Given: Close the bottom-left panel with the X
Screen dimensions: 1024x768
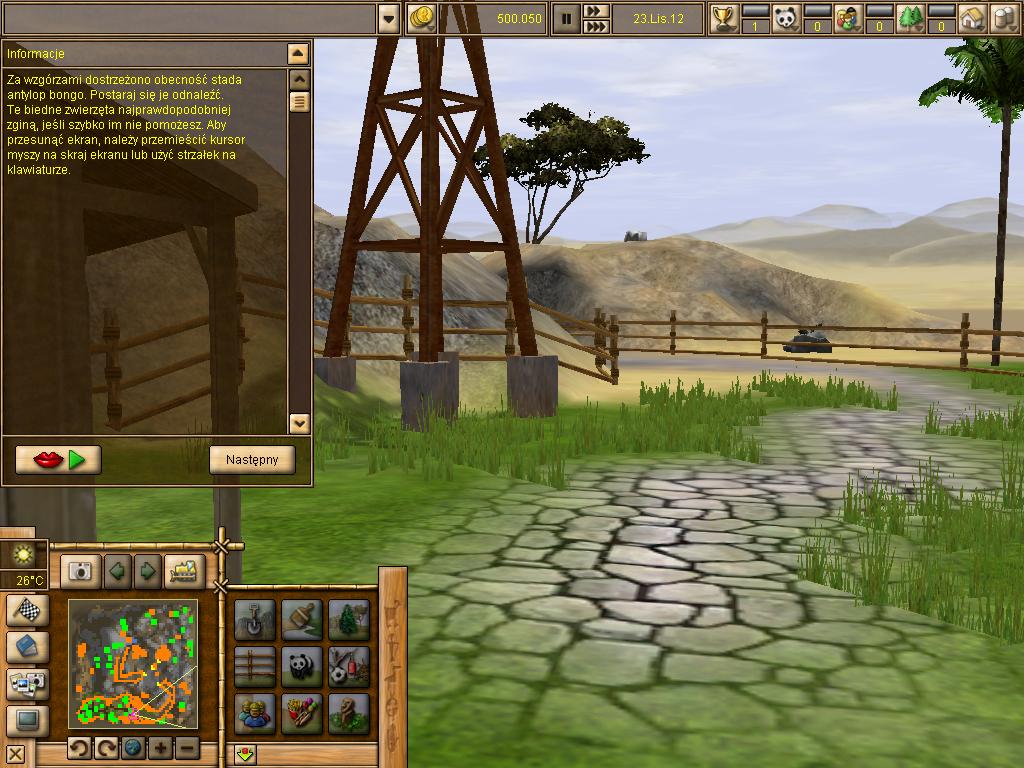Looking at the screenshot, I should click(x=15, y=753).
